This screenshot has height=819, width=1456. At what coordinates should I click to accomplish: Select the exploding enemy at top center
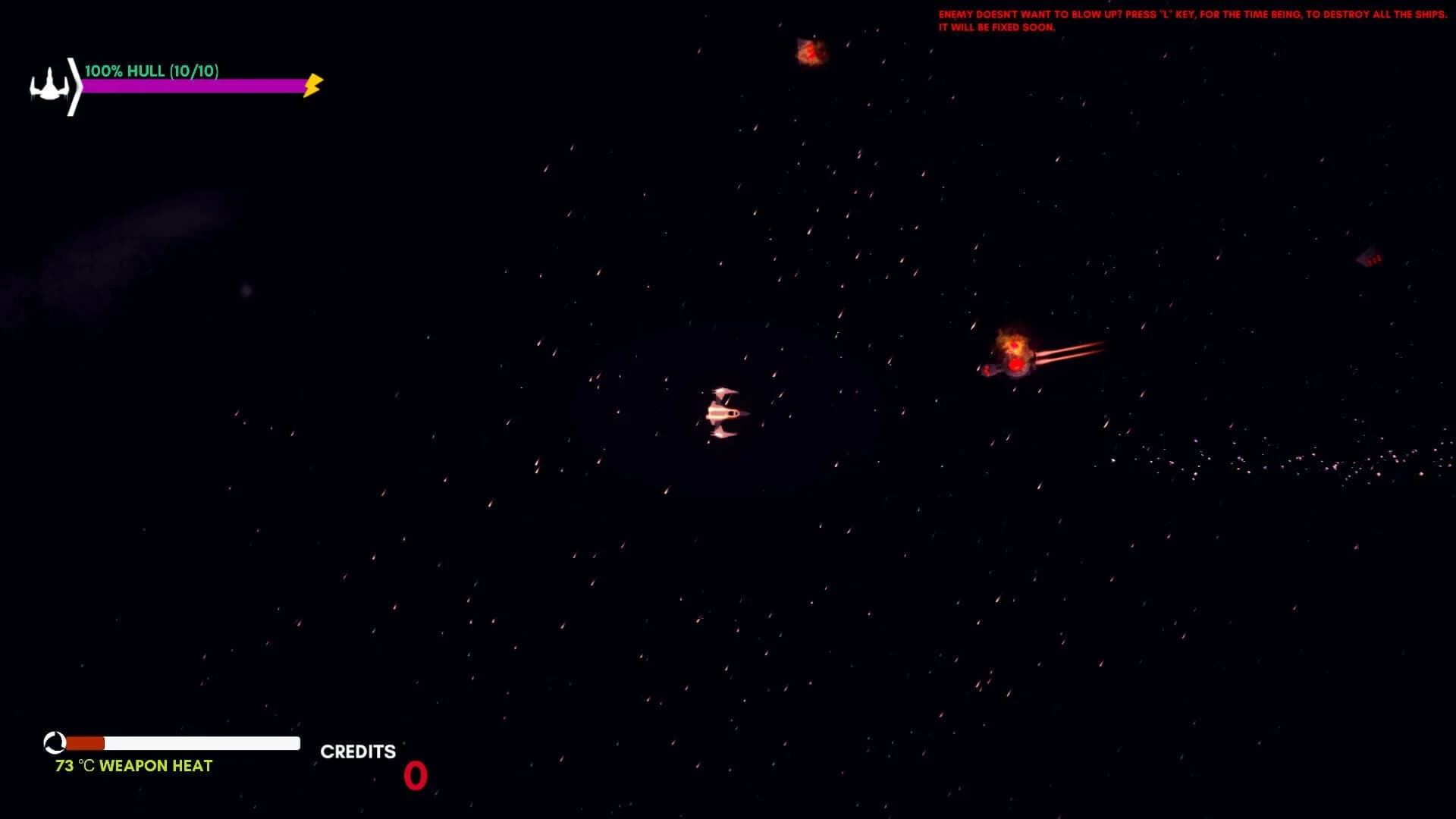click(x=810, y=52)
